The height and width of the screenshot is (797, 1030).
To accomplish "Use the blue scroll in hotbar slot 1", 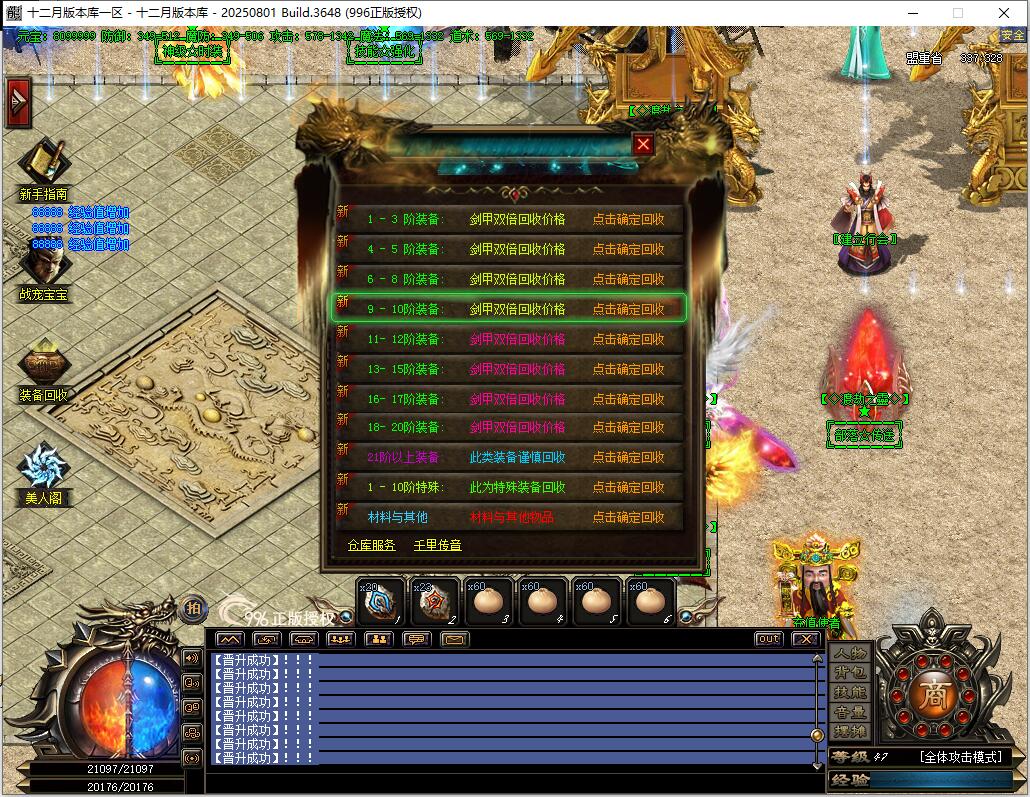I will 381,602.
